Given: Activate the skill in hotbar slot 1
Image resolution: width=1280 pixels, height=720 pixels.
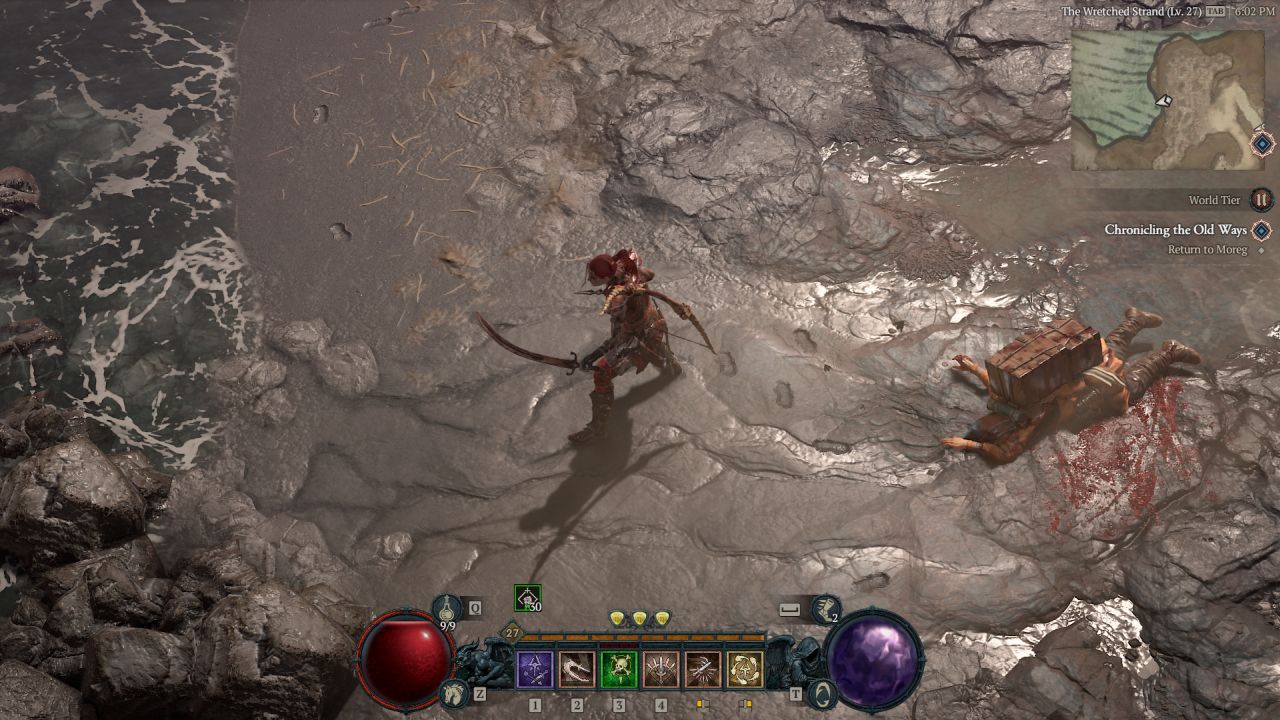Looking at the screenshot, I should tap(536, 668).
